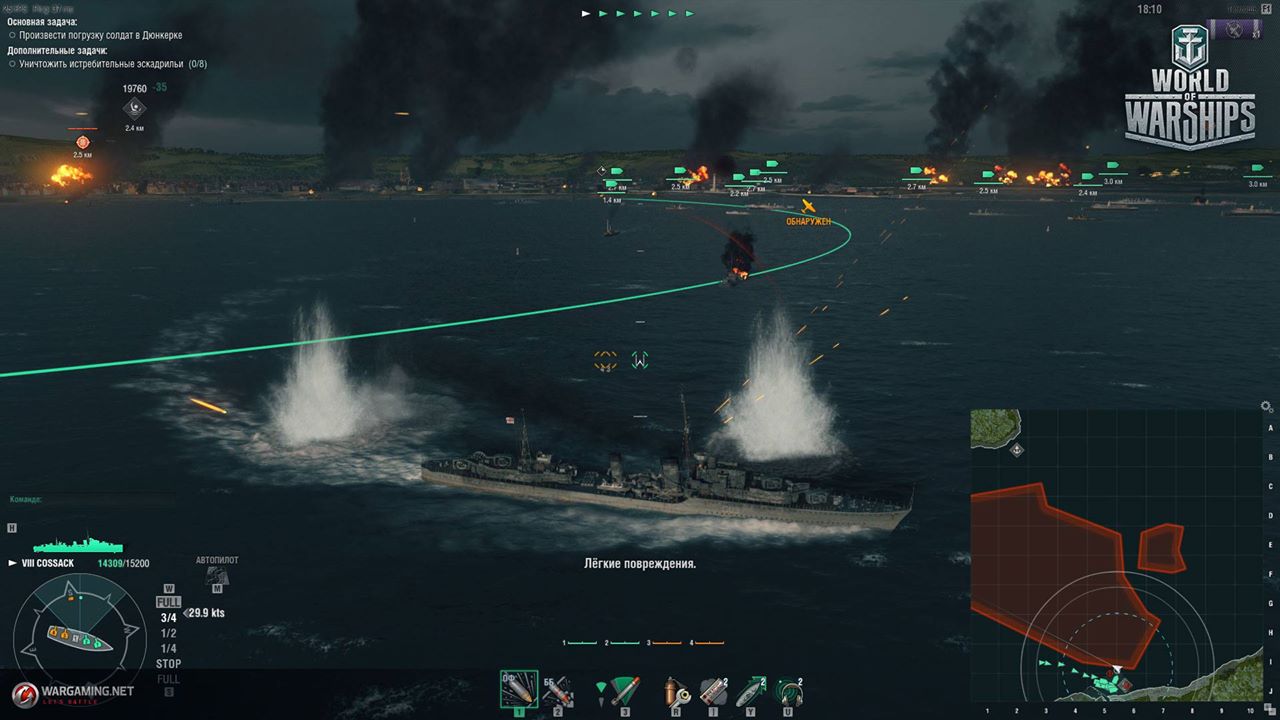Select the high-explosive ОФ shell type
1280x720 pixels.
[x=518, y=689]
